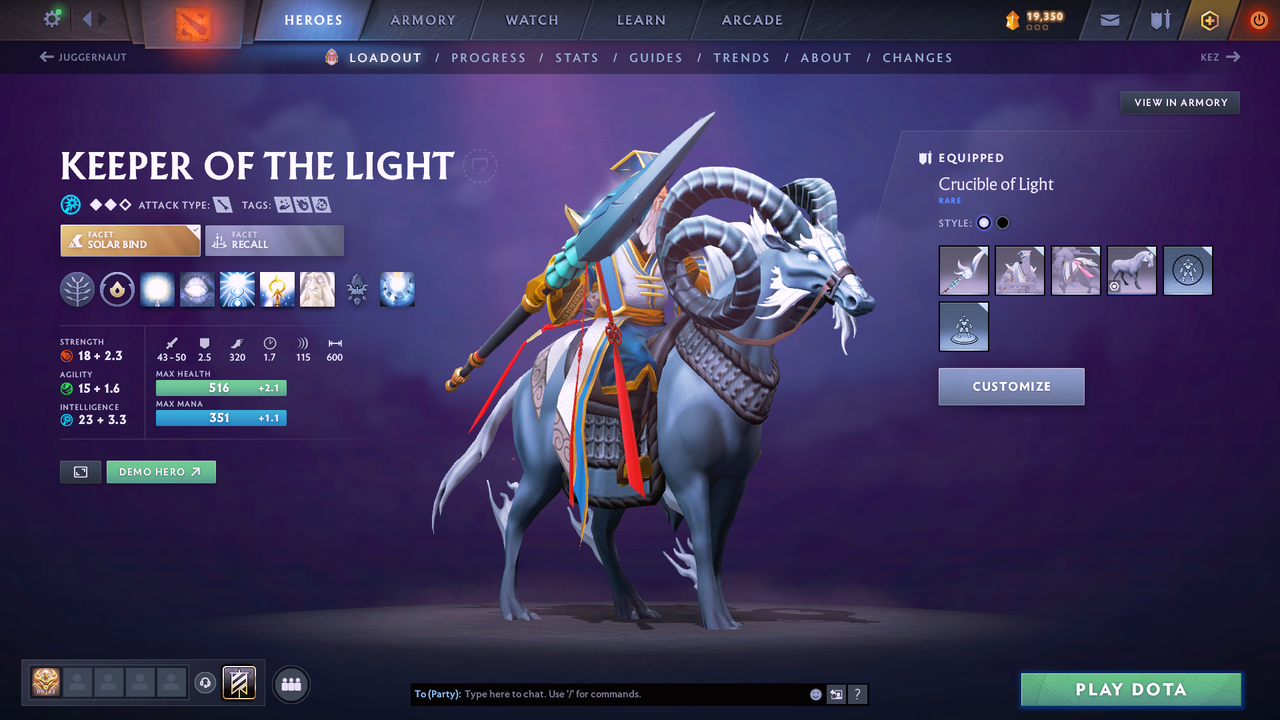
Task: Open the ARMORY menu item
Action: point(421,20)
